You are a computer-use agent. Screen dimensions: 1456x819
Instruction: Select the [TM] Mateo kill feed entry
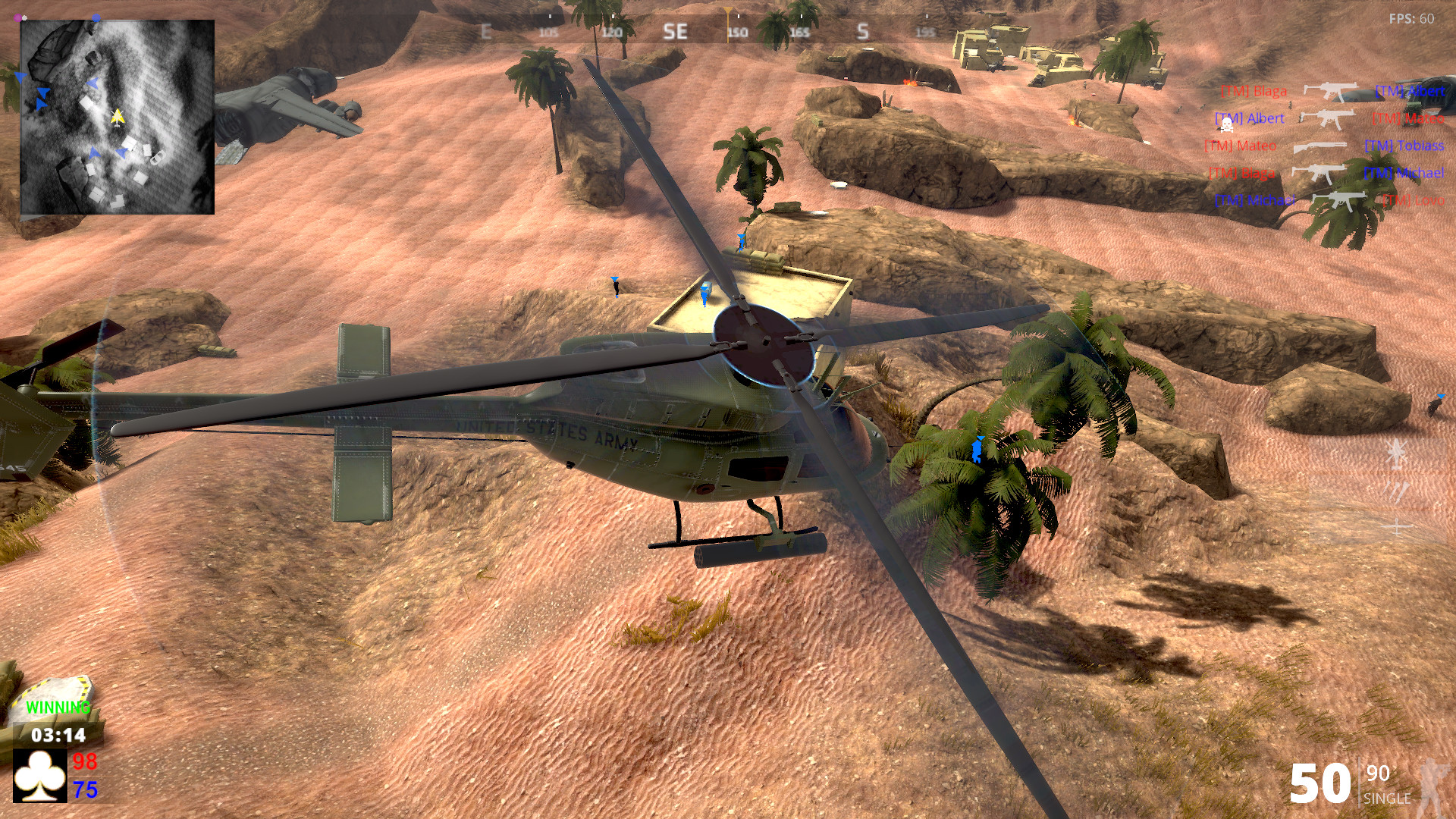coord(1241,145)
